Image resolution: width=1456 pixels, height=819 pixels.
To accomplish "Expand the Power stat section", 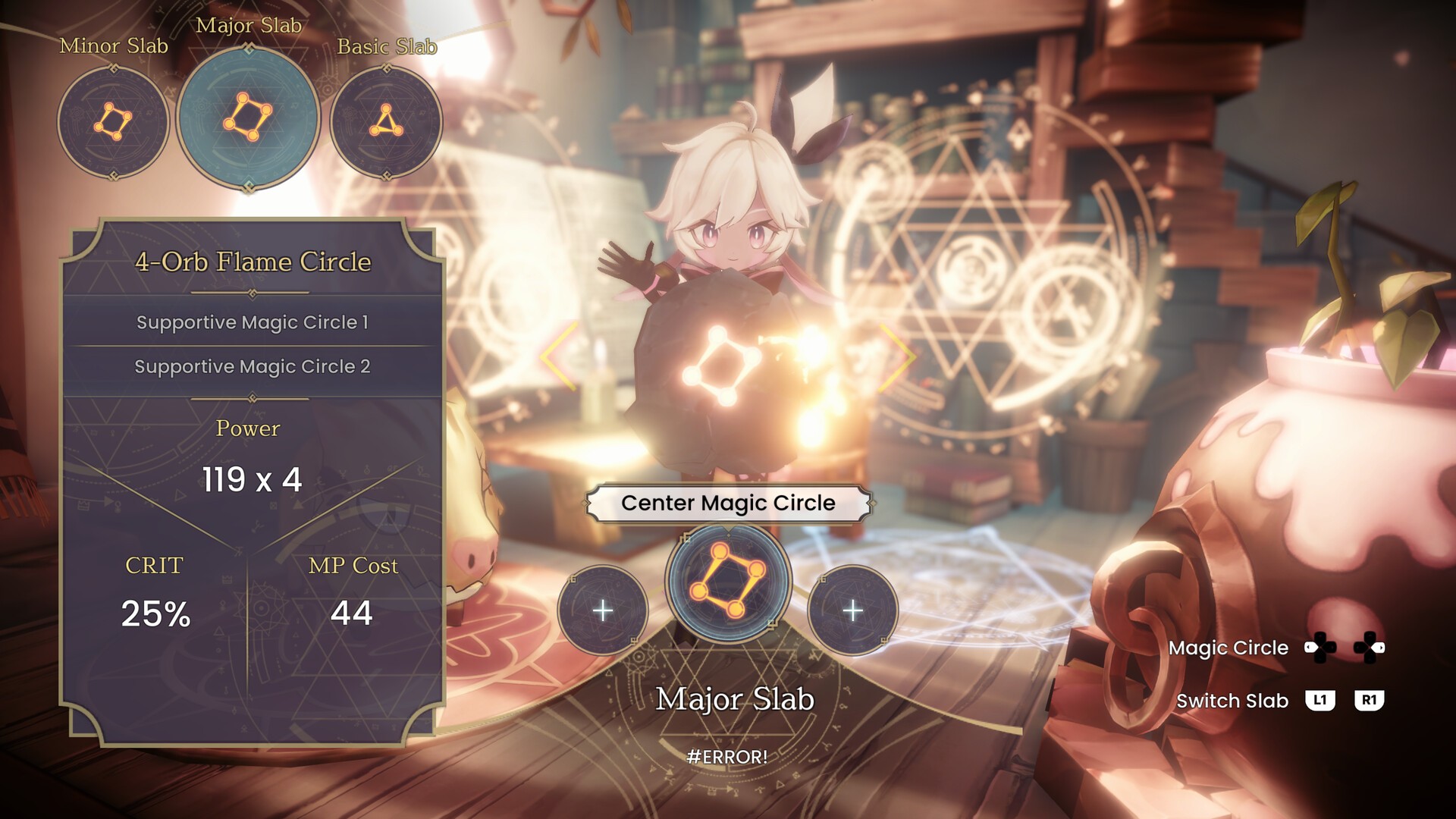I will (x=248, y=428).
